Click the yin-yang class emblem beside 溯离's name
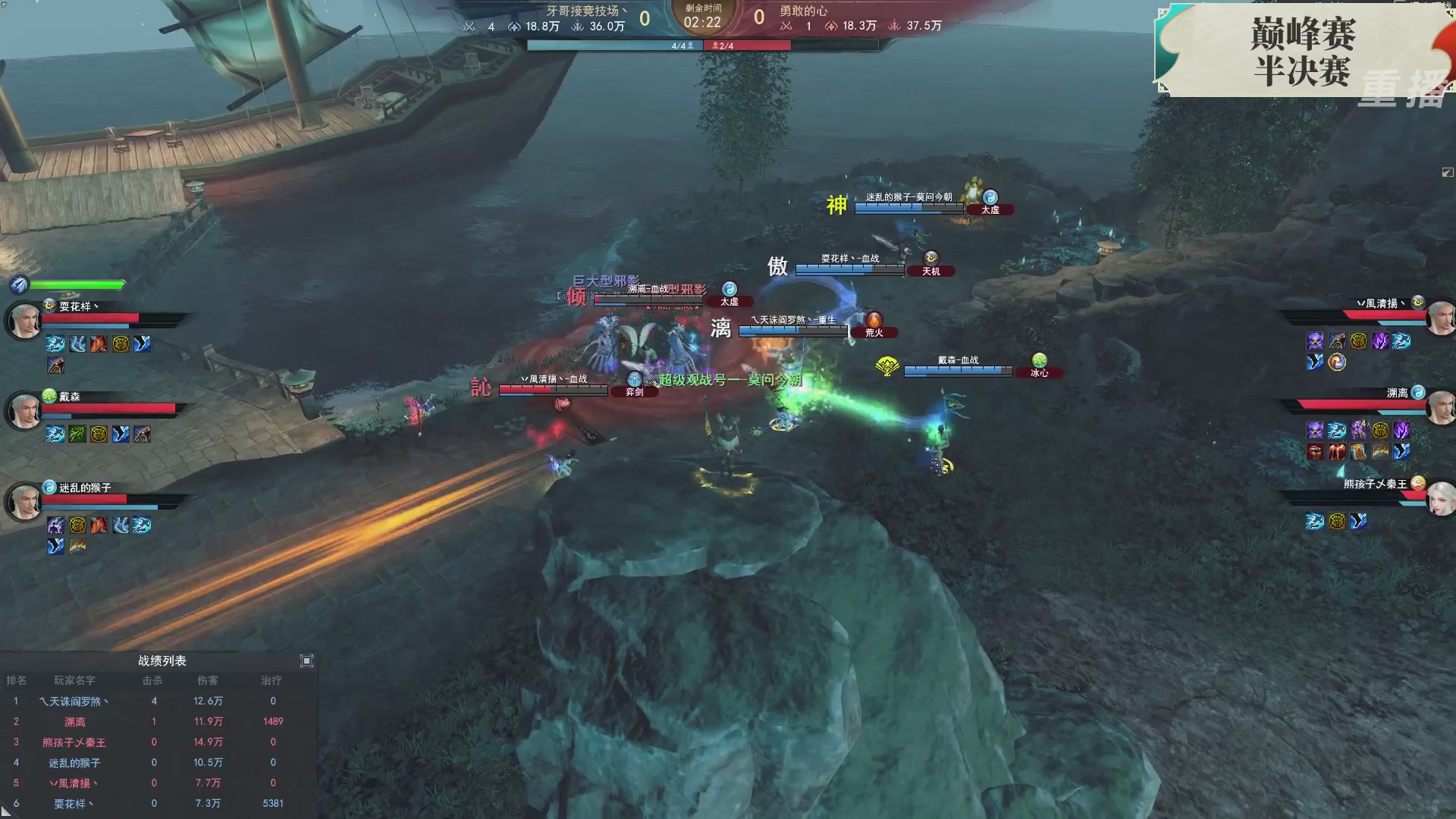 [1419, 392]
